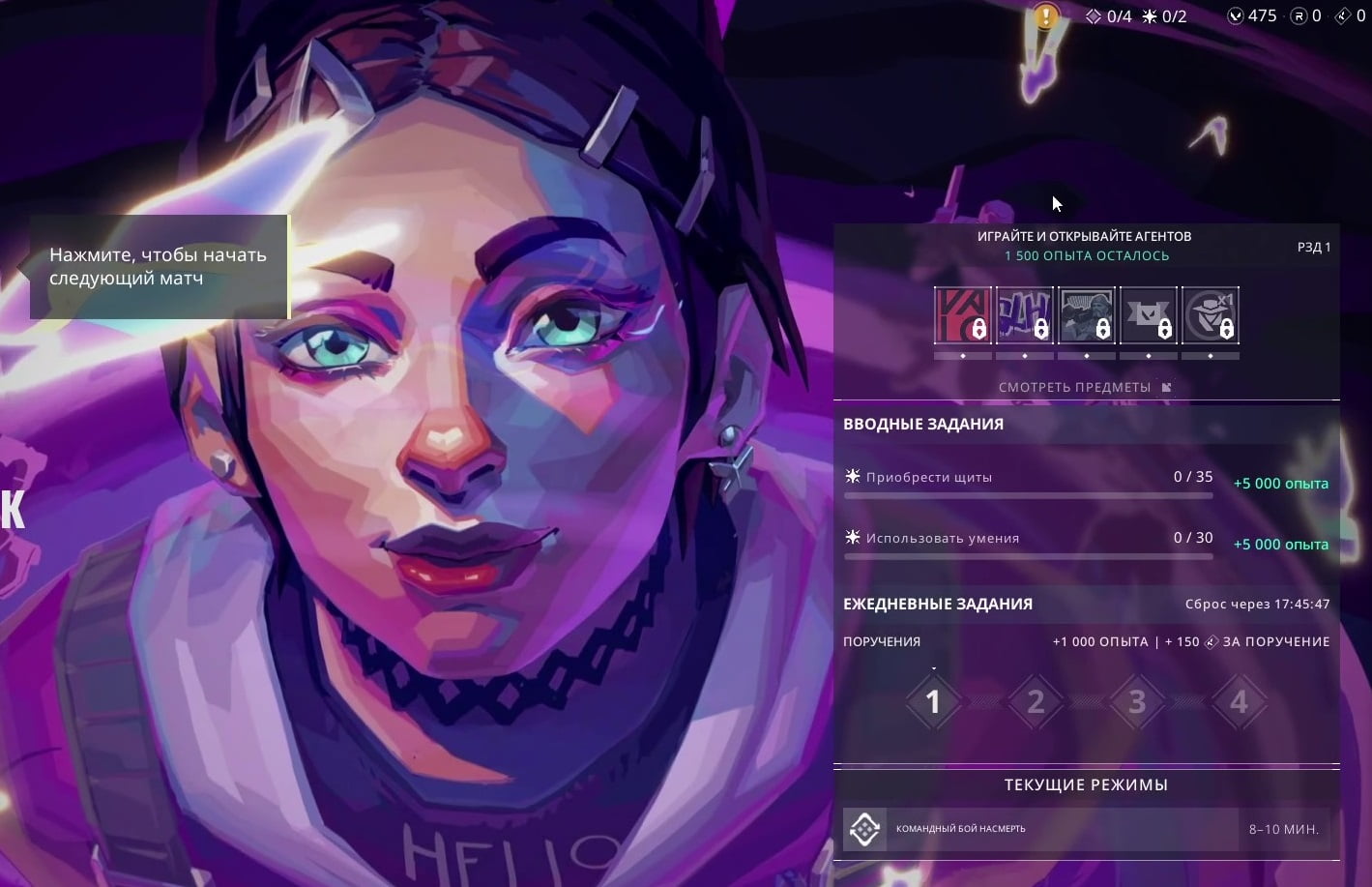Open the Valorant Points balance (475)
The height and width of the screenshot is (887, 1372).
(1252, 15)
